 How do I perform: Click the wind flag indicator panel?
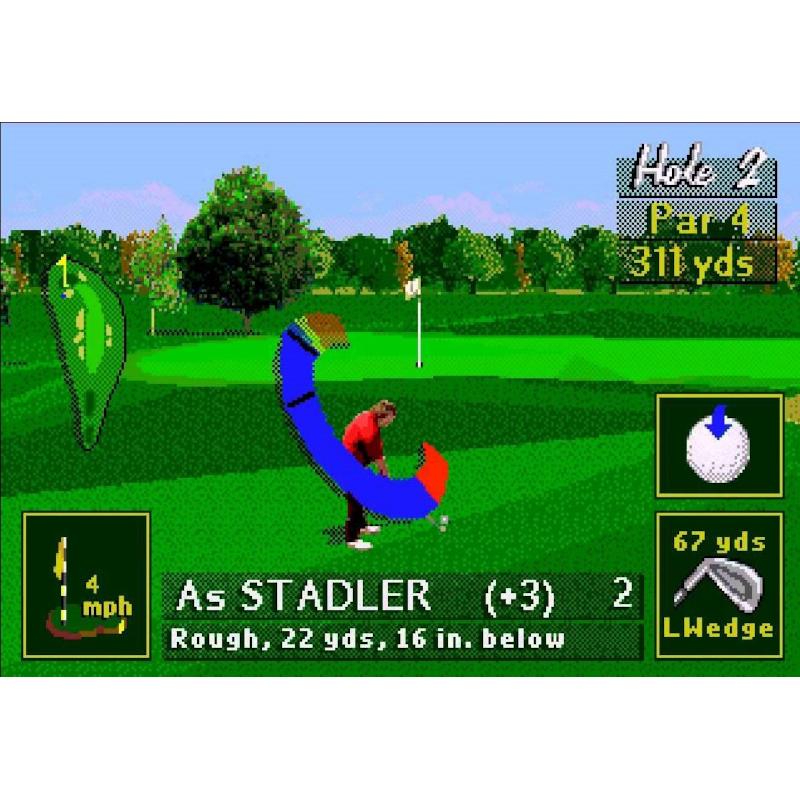(x=86, y=585)
